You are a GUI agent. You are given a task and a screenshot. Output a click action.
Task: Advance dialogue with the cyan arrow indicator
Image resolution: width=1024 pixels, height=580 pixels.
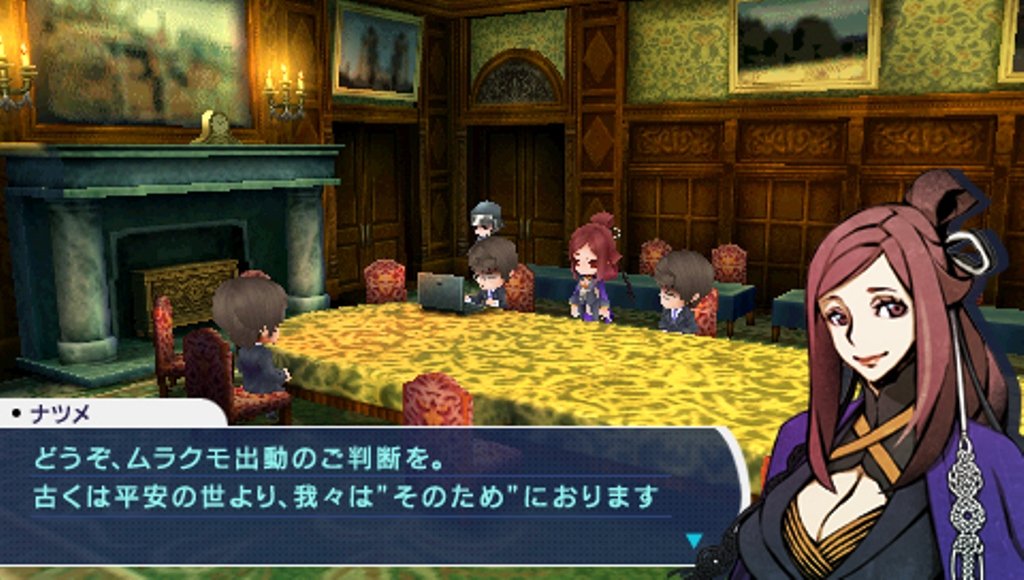click(693, 540)
